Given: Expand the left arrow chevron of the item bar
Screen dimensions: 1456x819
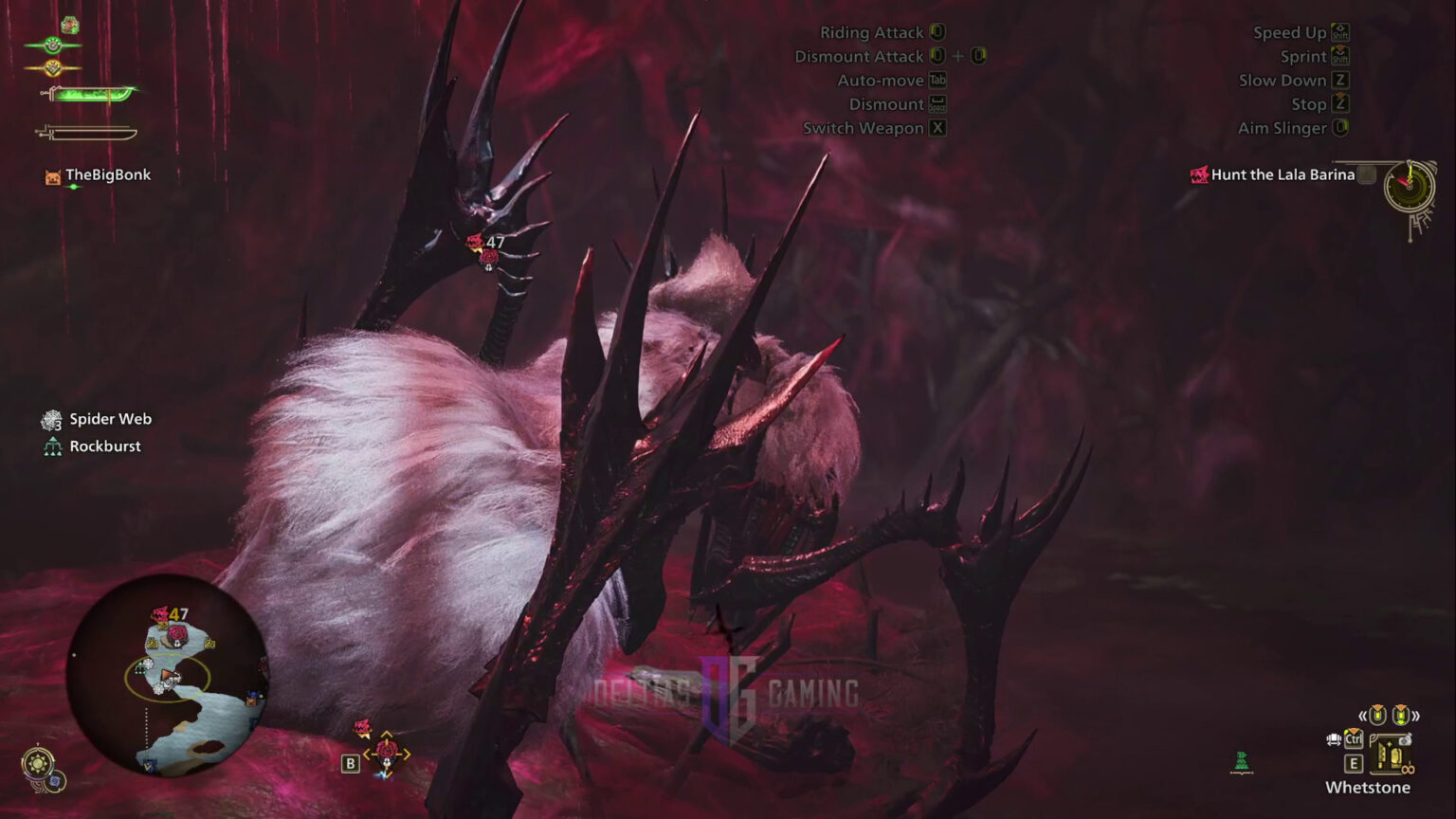Looking at the screenshot, I should (1364, 716).
